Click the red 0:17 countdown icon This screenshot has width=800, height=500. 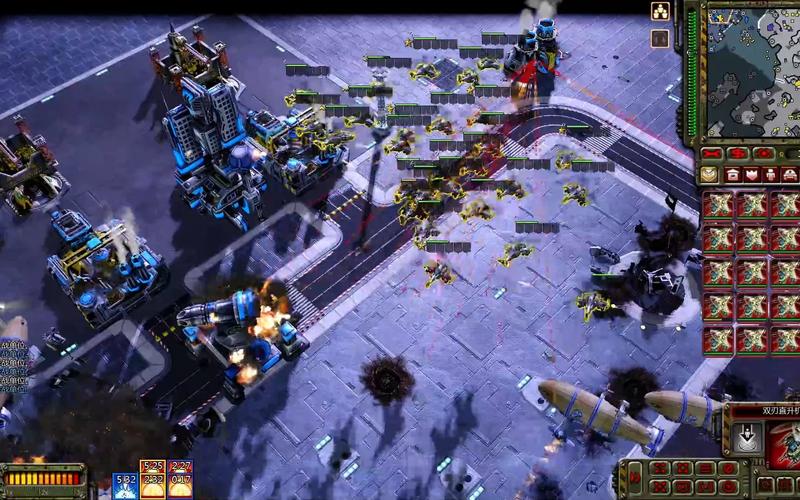[x=181, y=478]
